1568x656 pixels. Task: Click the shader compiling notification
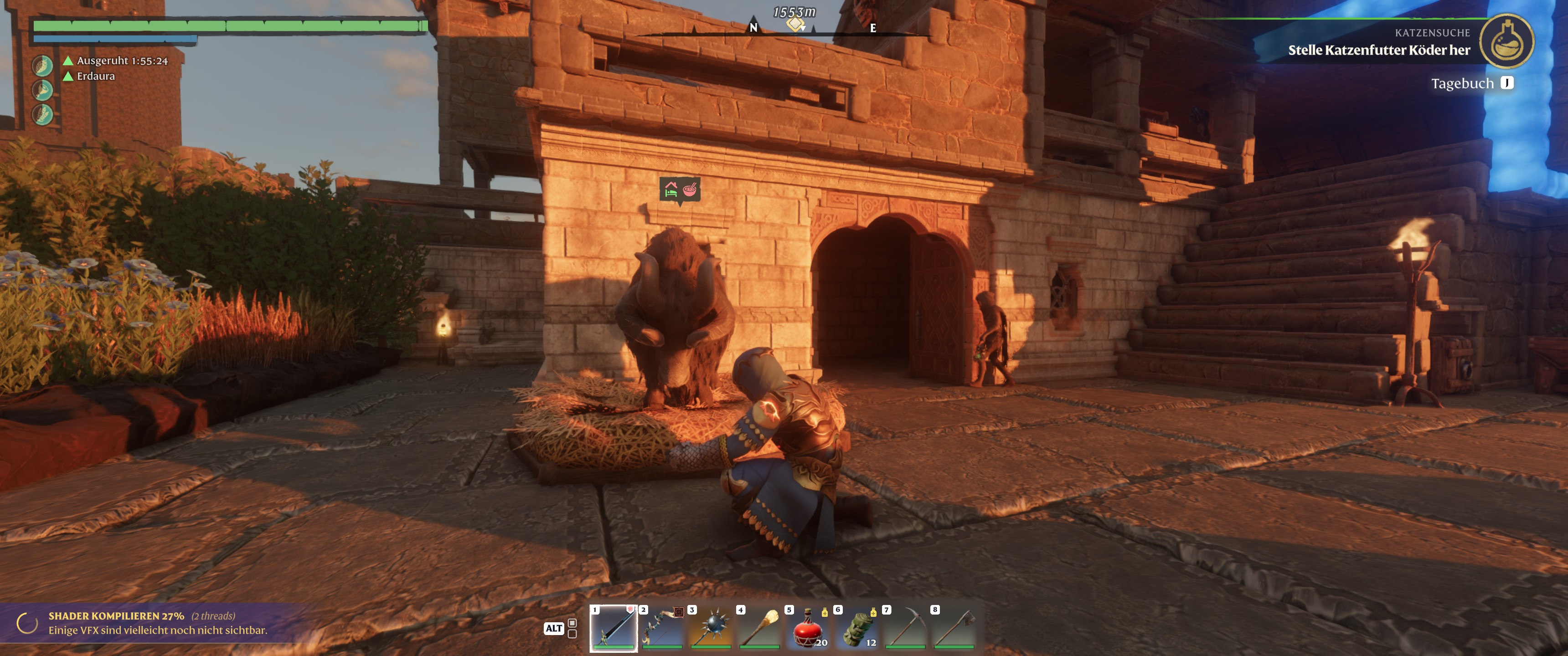pos(157,623)
